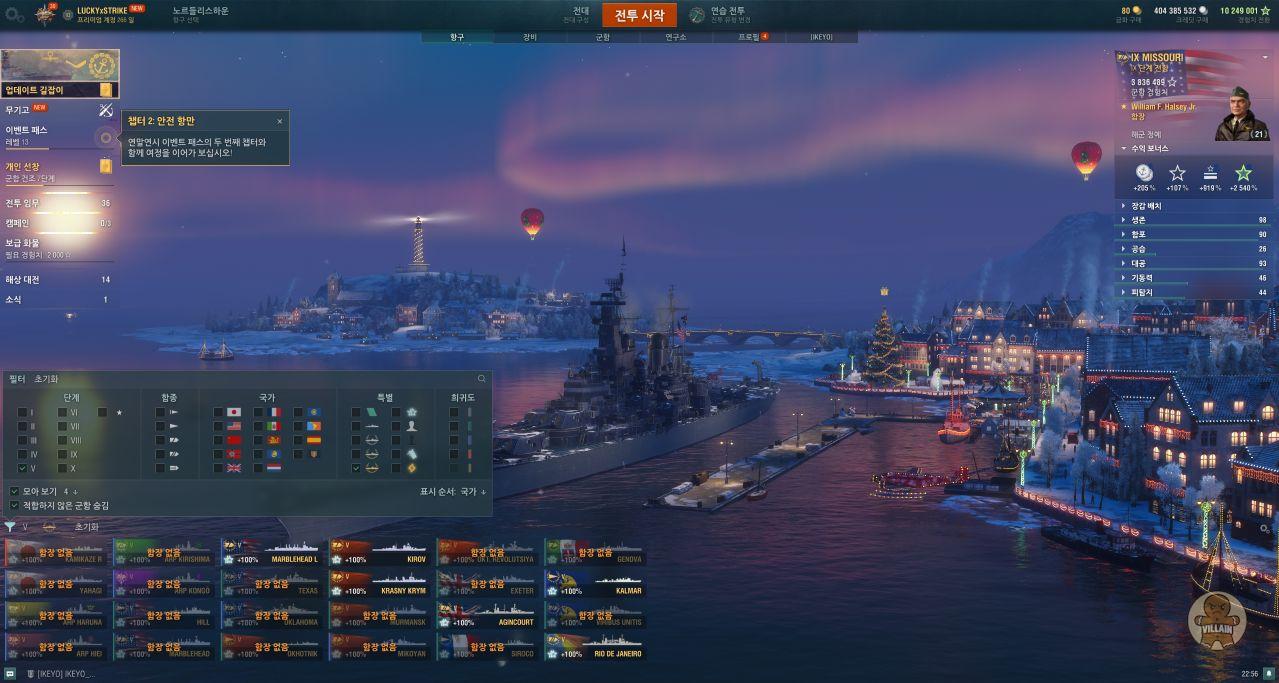Open commander William F. Halsey Jr. portrait
Screen dimensions: 1279x683
(1241, 113)
